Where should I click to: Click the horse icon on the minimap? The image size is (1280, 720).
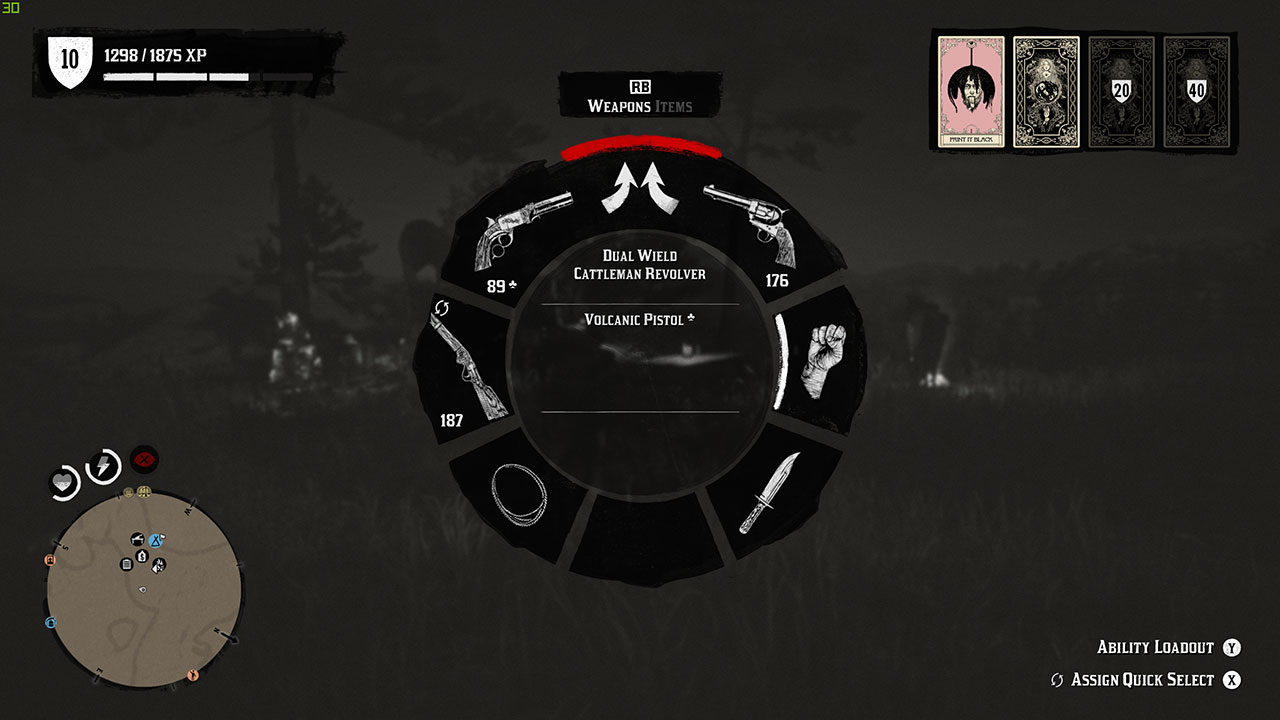159,565
